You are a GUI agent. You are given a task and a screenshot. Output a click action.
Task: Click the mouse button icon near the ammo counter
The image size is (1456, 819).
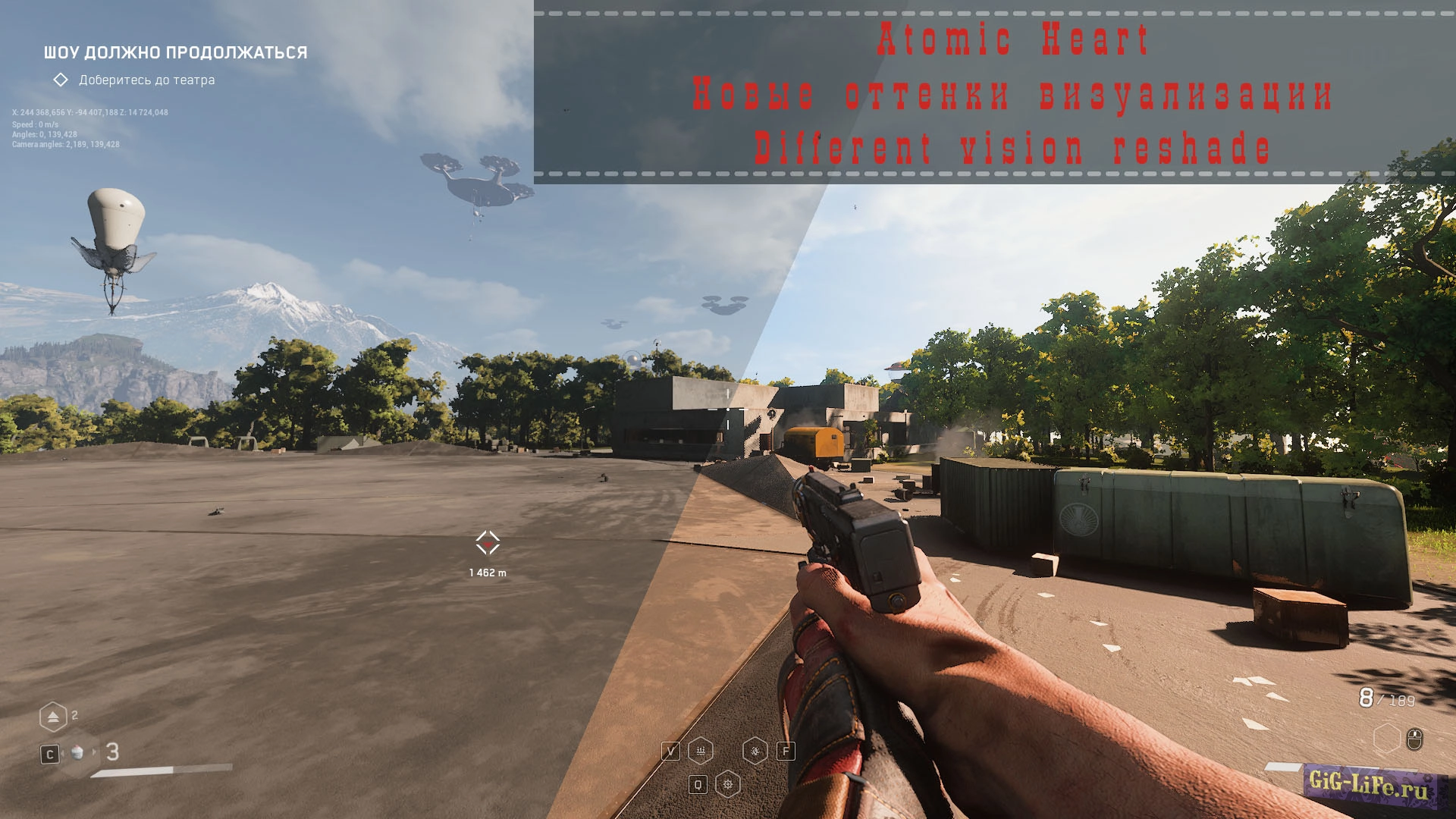[1414, 739]
